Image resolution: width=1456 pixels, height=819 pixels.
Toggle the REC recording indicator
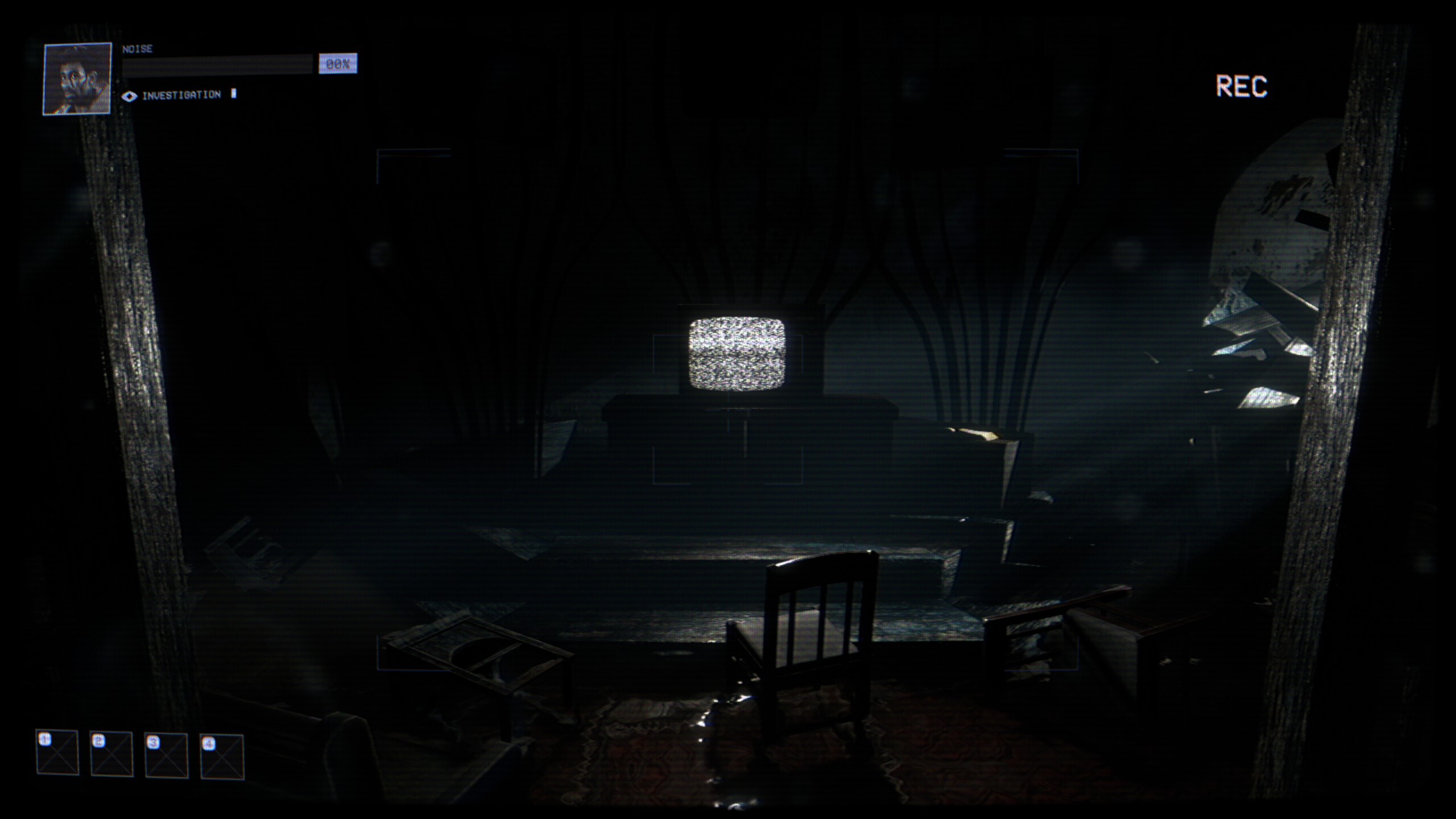1243,85
